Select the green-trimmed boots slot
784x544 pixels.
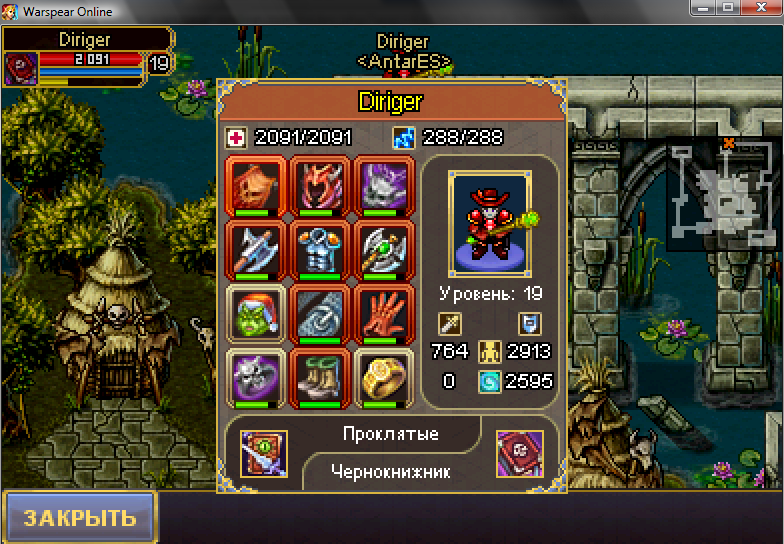[x=320, y=378]
